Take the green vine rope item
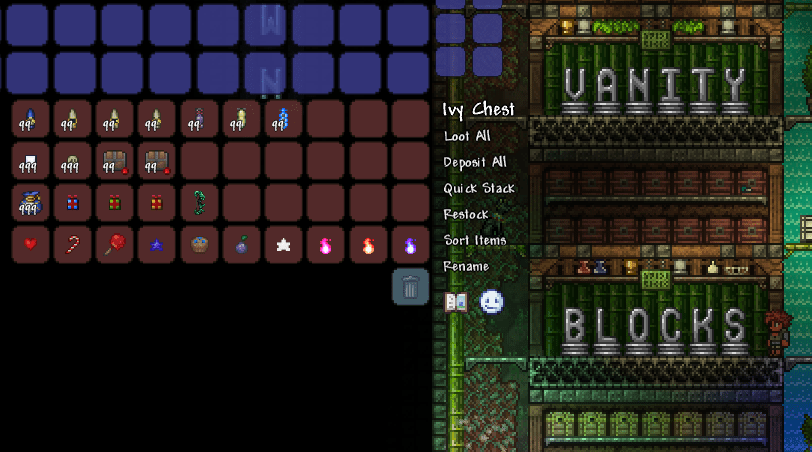The image size is (812, 452). coord(198,202)
